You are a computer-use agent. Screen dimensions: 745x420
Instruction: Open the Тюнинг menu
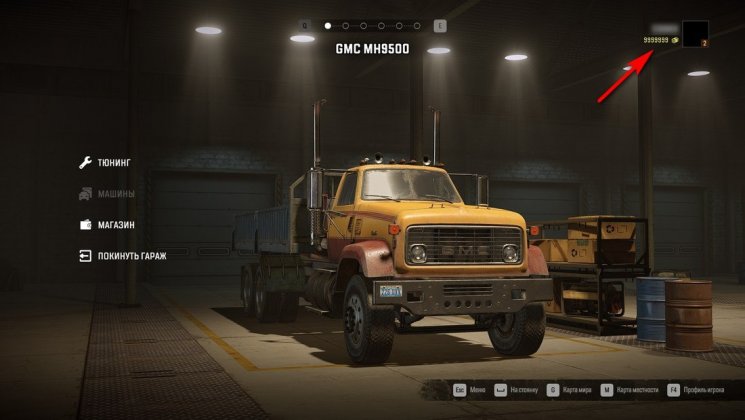114,162
